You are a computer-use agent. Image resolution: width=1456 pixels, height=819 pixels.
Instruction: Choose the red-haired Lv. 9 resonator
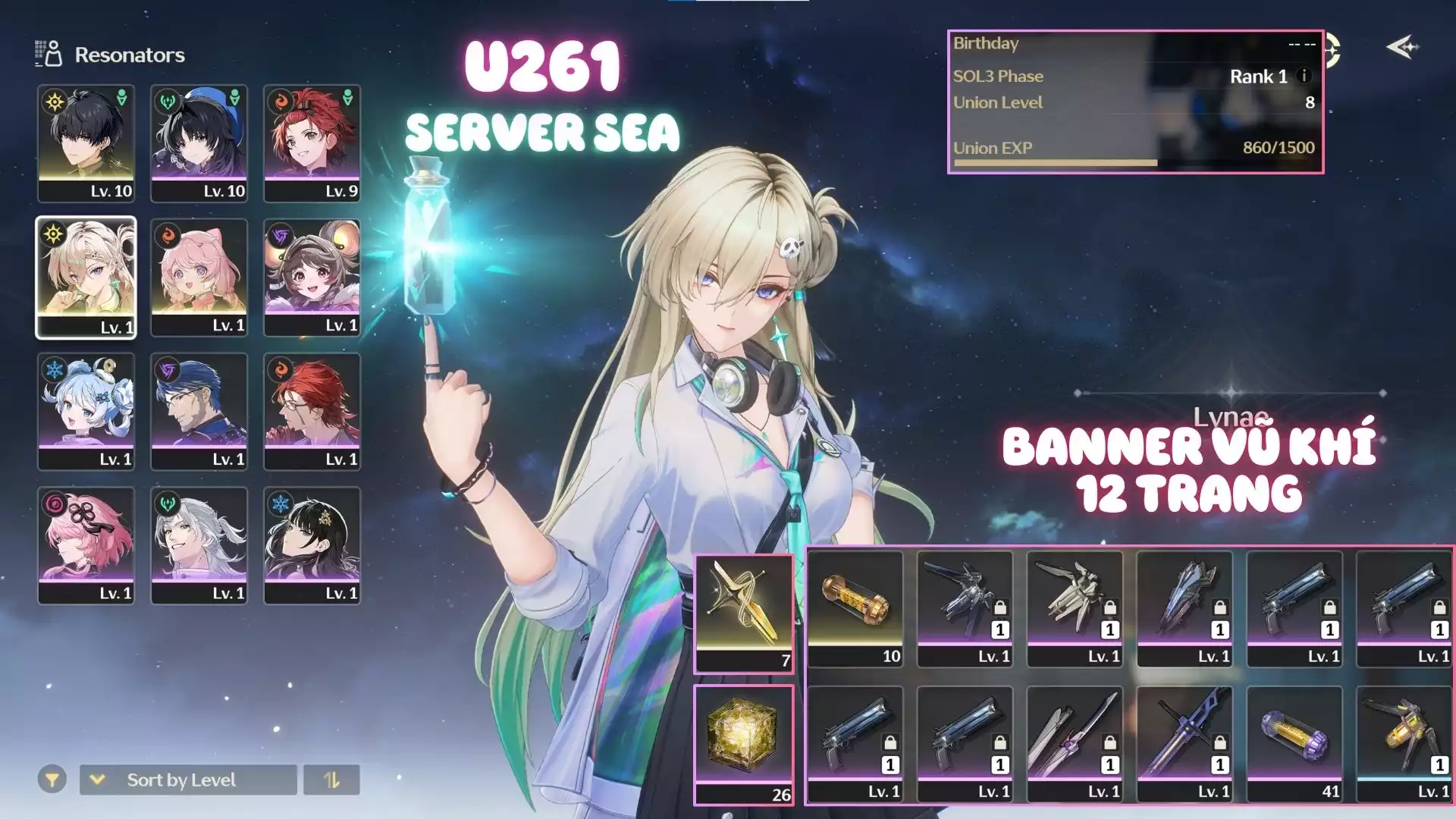pos(312,143)
